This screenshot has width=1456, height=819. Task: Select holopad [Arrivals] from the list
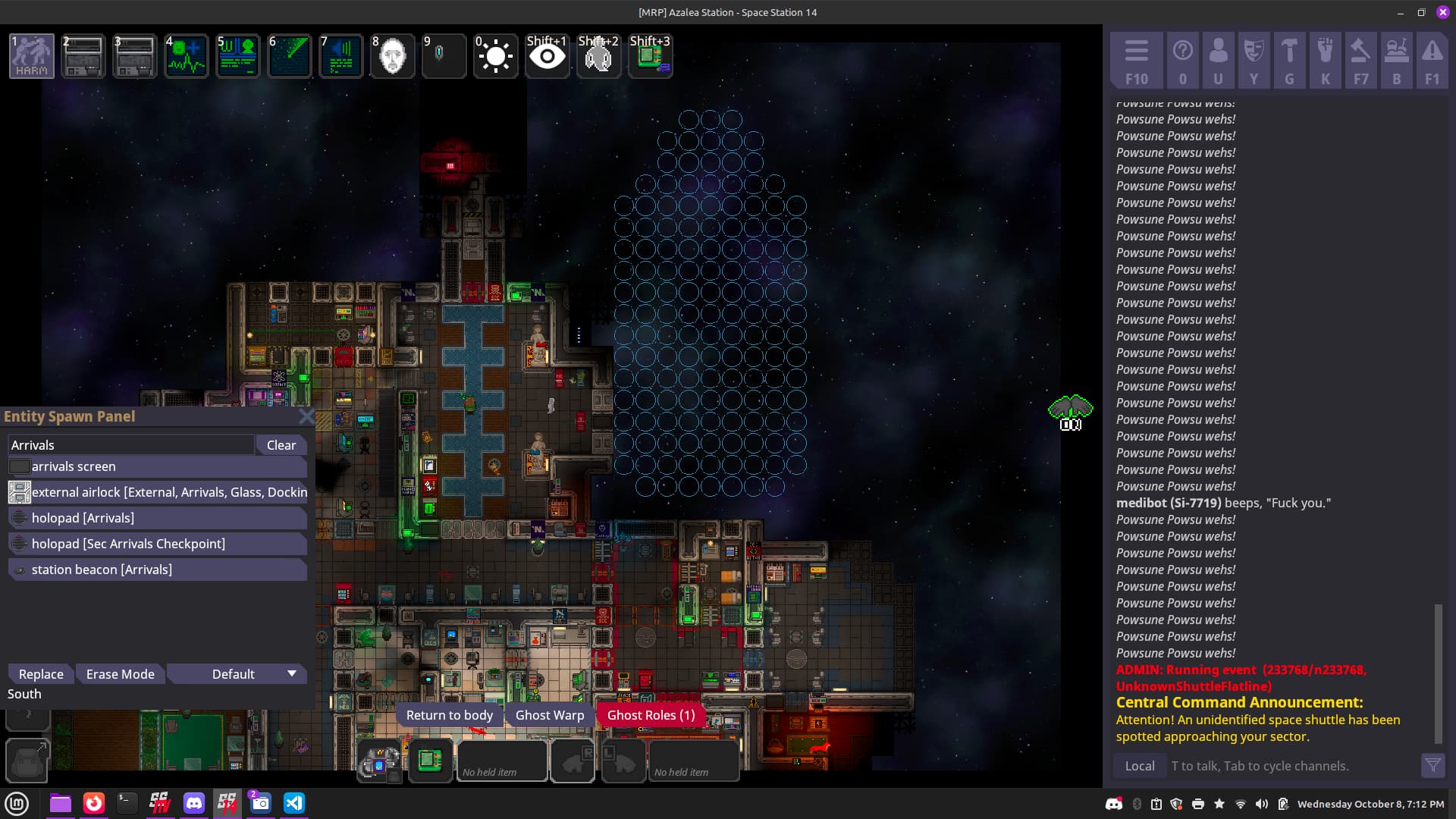[158, 518]
